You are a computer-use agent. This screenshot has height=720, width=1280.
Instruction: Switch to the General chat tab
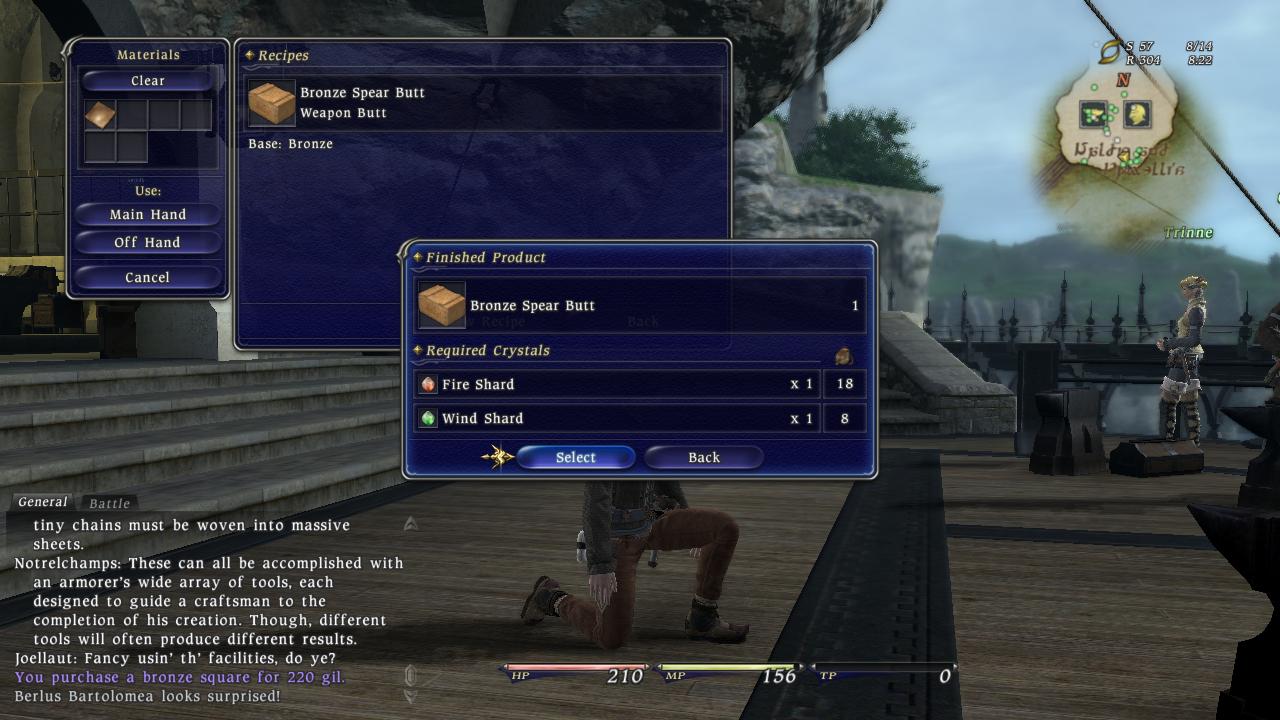coord(43,502)
